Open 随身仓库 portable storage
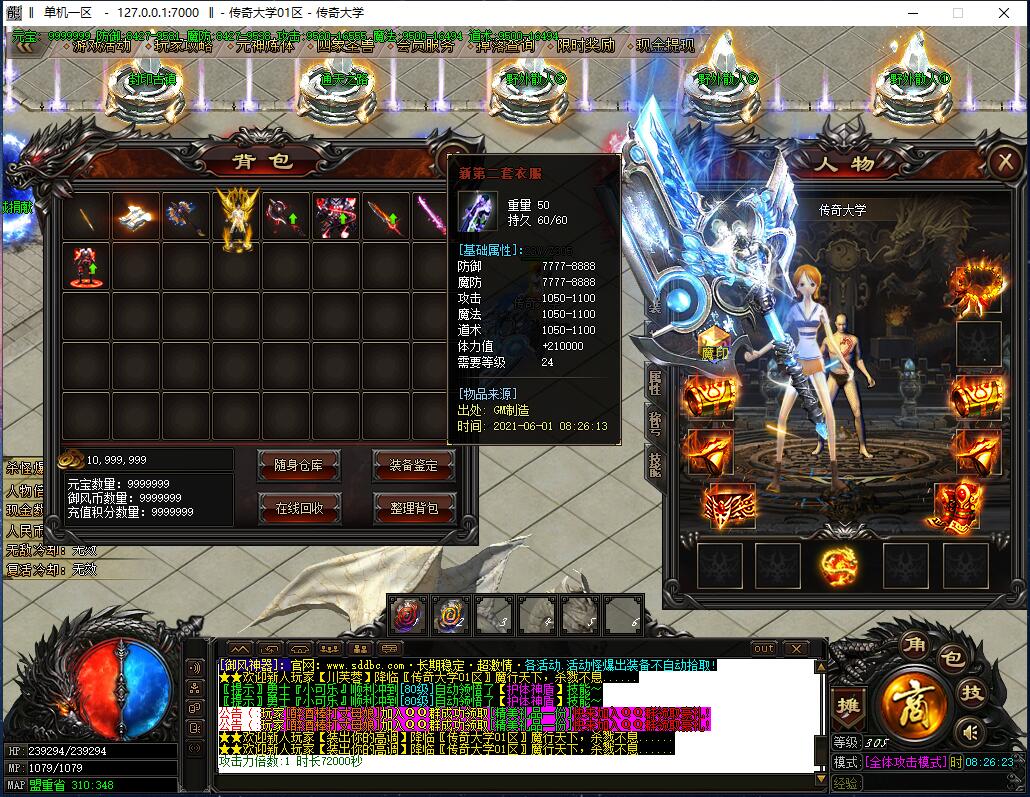Screen dimensions: 1030x797 pyautogui.click(x=298, y=465)
